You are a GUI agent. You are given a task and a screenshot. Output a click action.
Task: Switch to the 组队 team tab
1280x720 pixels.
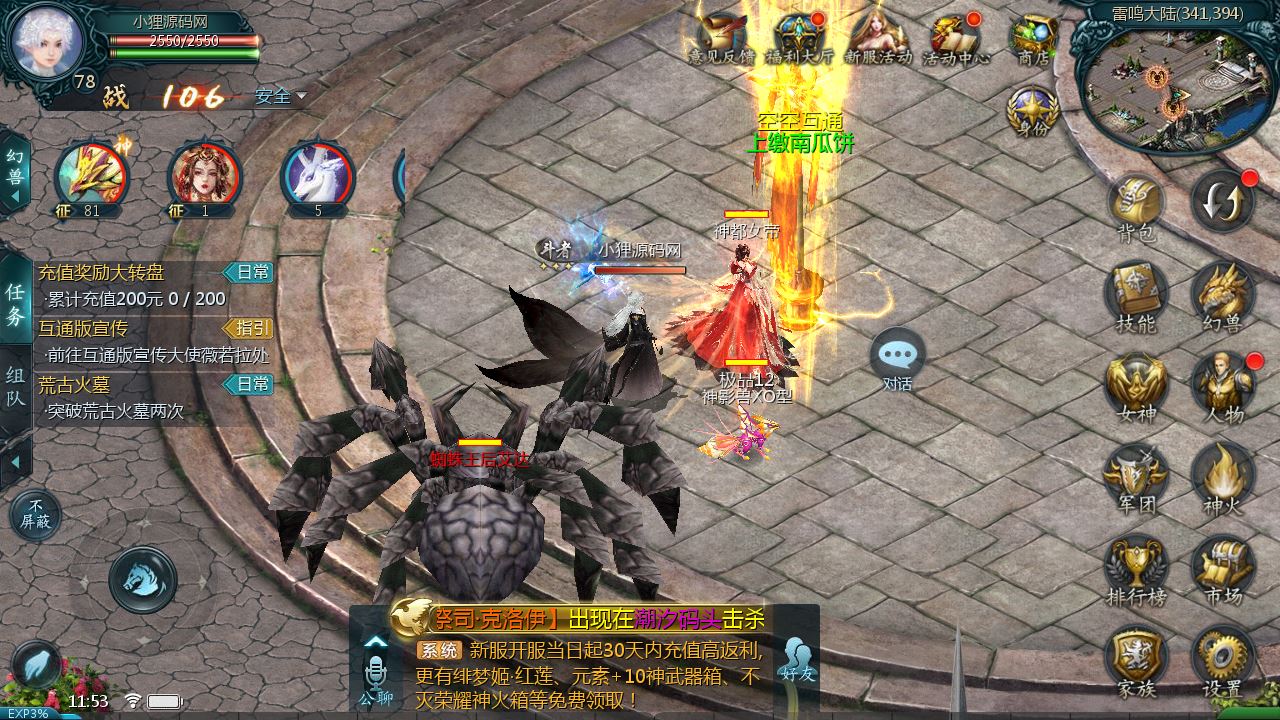point(15,386)
